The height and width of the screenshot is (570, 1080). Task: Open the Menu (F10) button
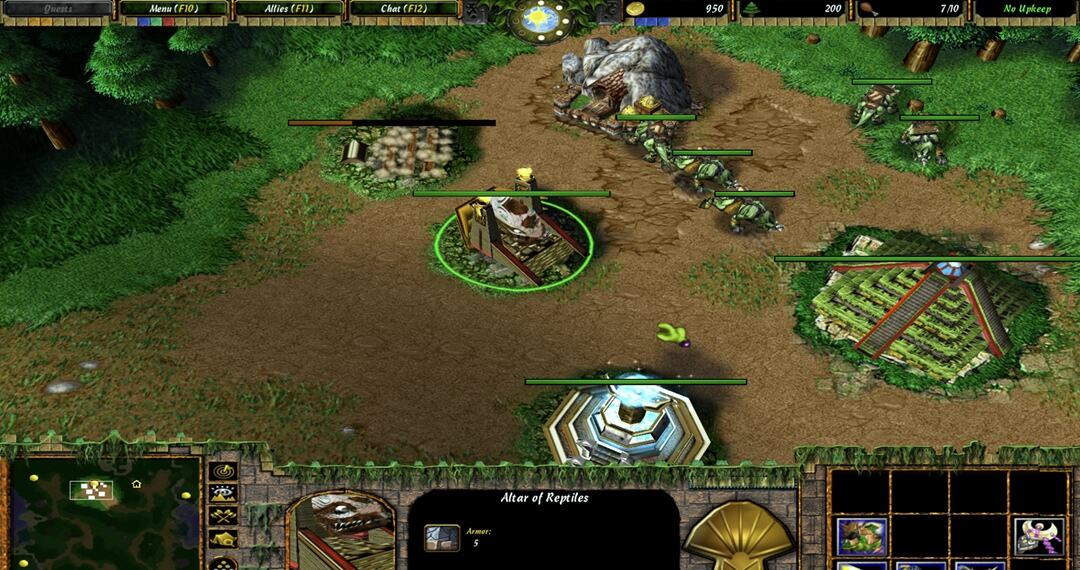(173, 9)
